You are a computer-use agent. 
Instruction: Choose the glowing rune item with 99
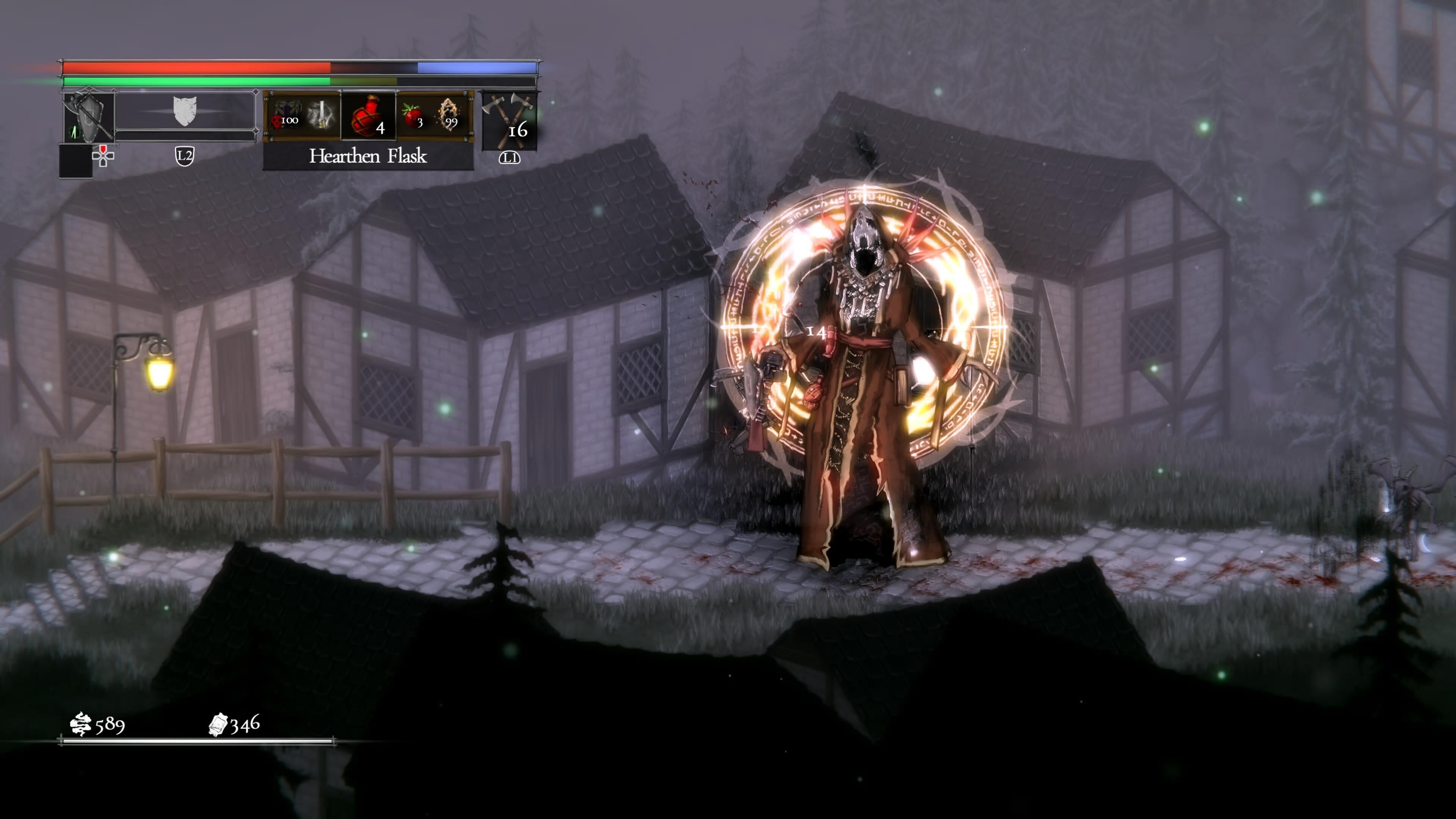coord(449,115)
